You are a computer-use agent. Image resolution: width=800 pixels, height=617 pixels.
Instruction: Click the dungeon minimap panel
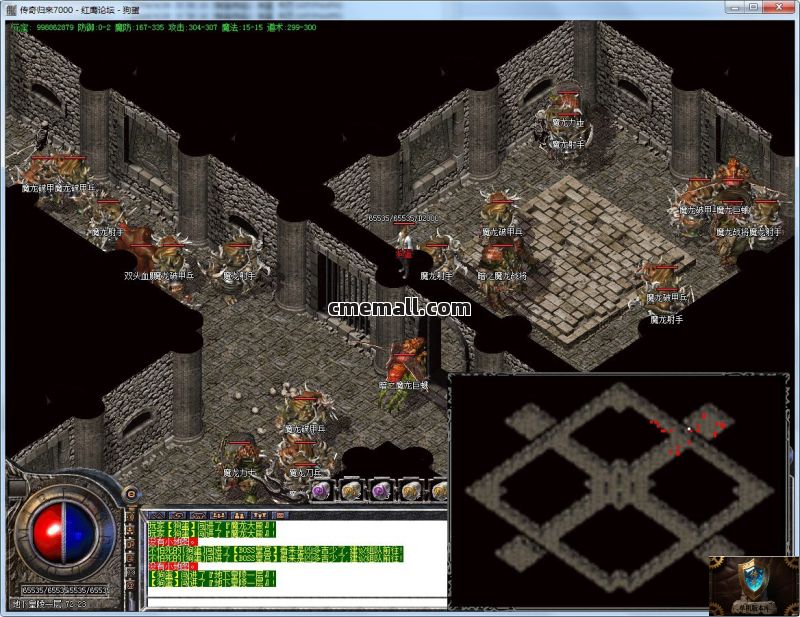pos(618,490)
